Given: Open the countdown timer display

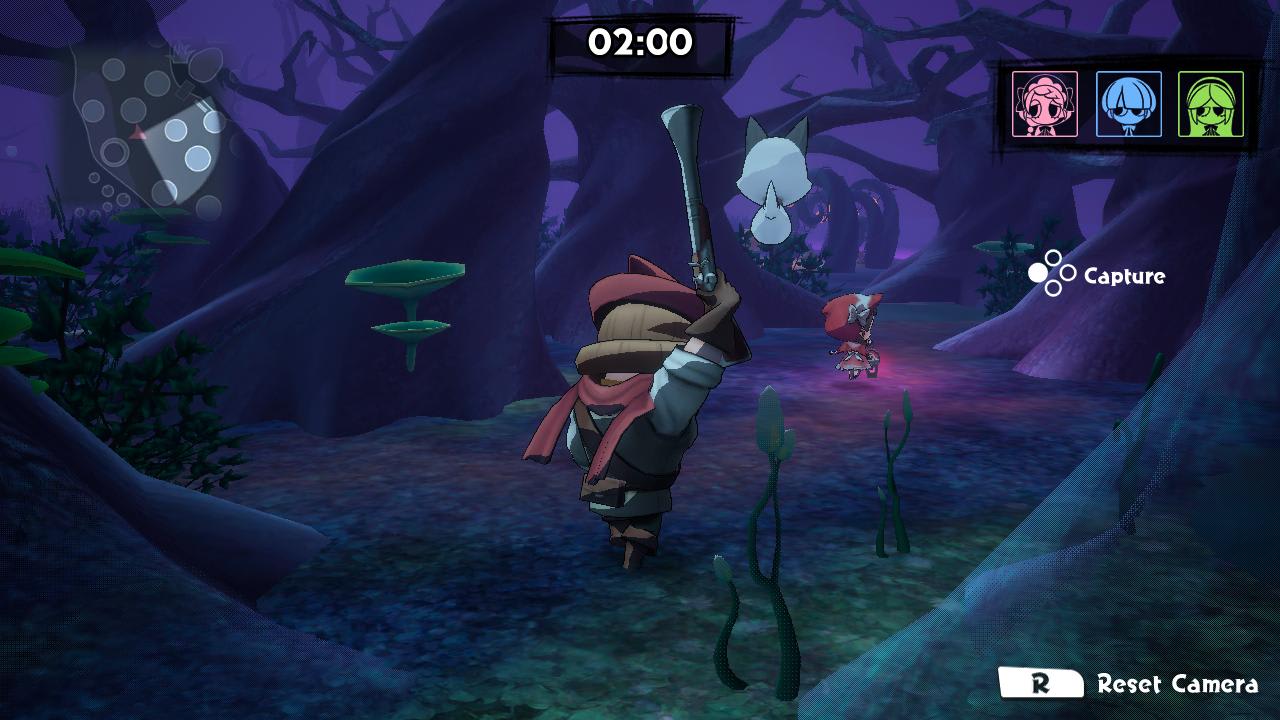Looking at the screenshot, I should [640, 44].
